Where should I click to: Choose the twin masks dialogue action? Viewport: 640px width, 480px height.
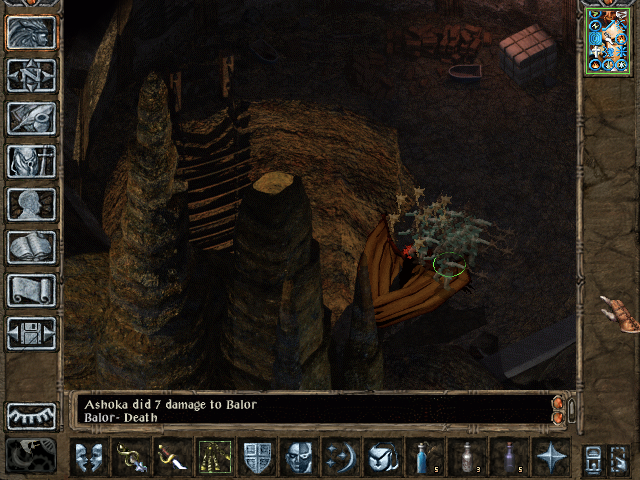[x=89, y=457]
